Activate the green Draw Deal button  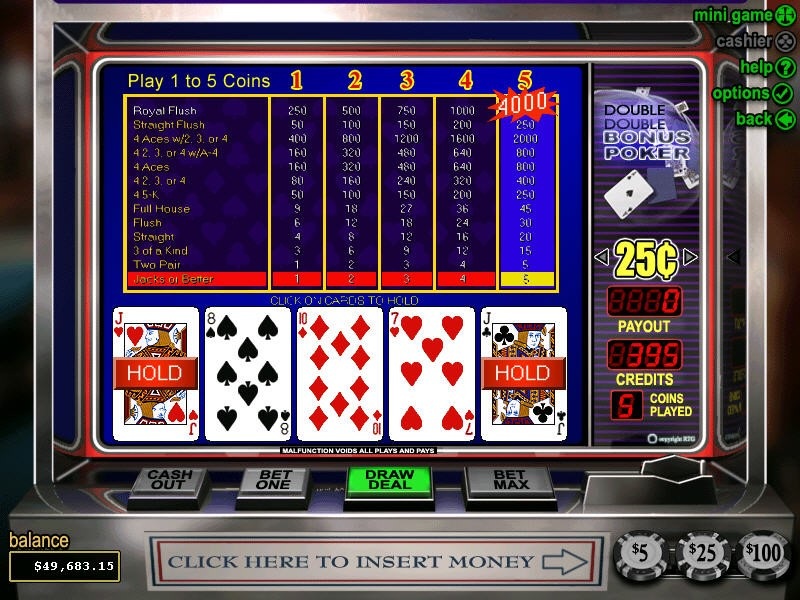point(389,481)
